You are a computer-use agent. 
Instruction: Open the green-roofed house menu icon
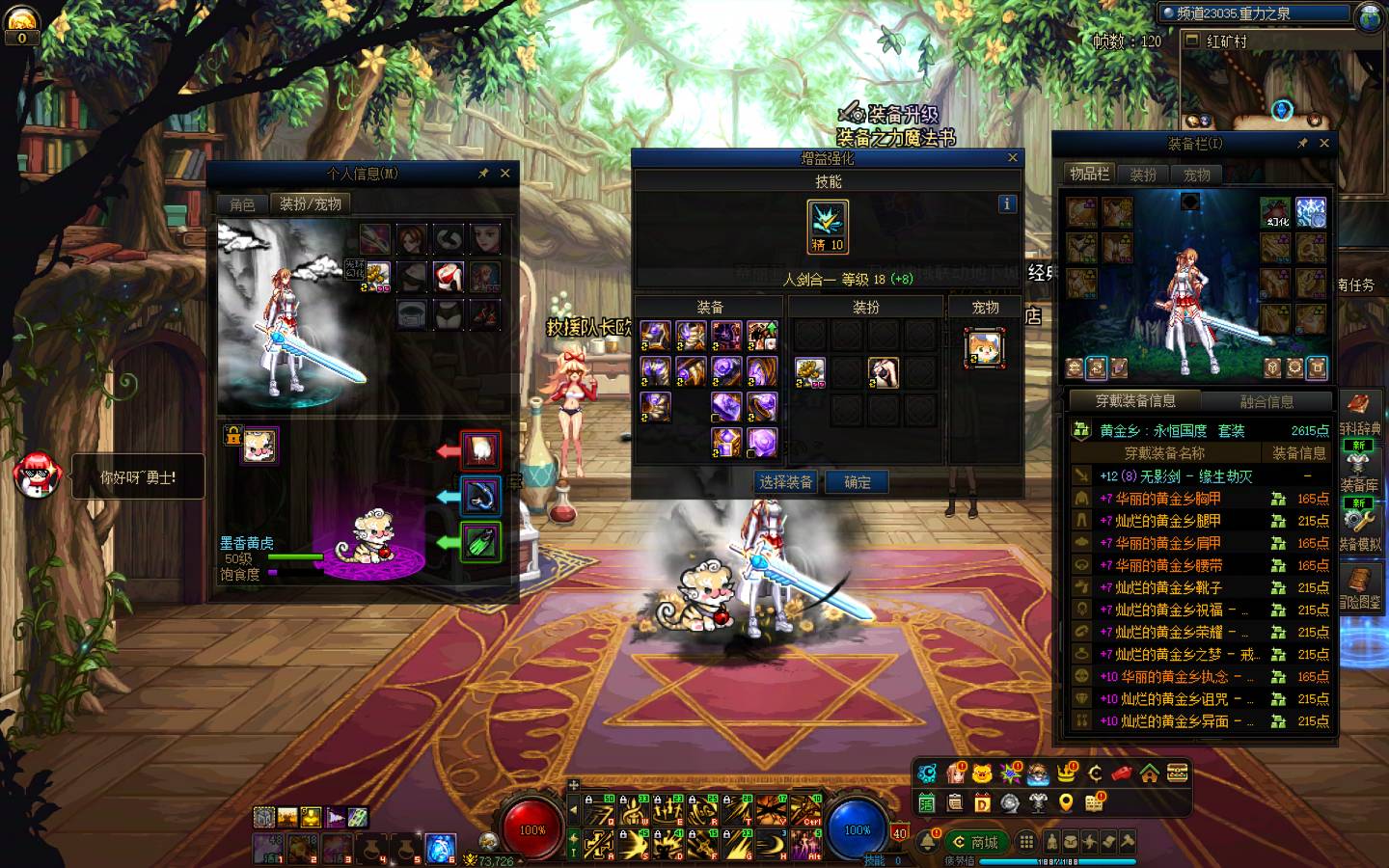(1149, 773)
